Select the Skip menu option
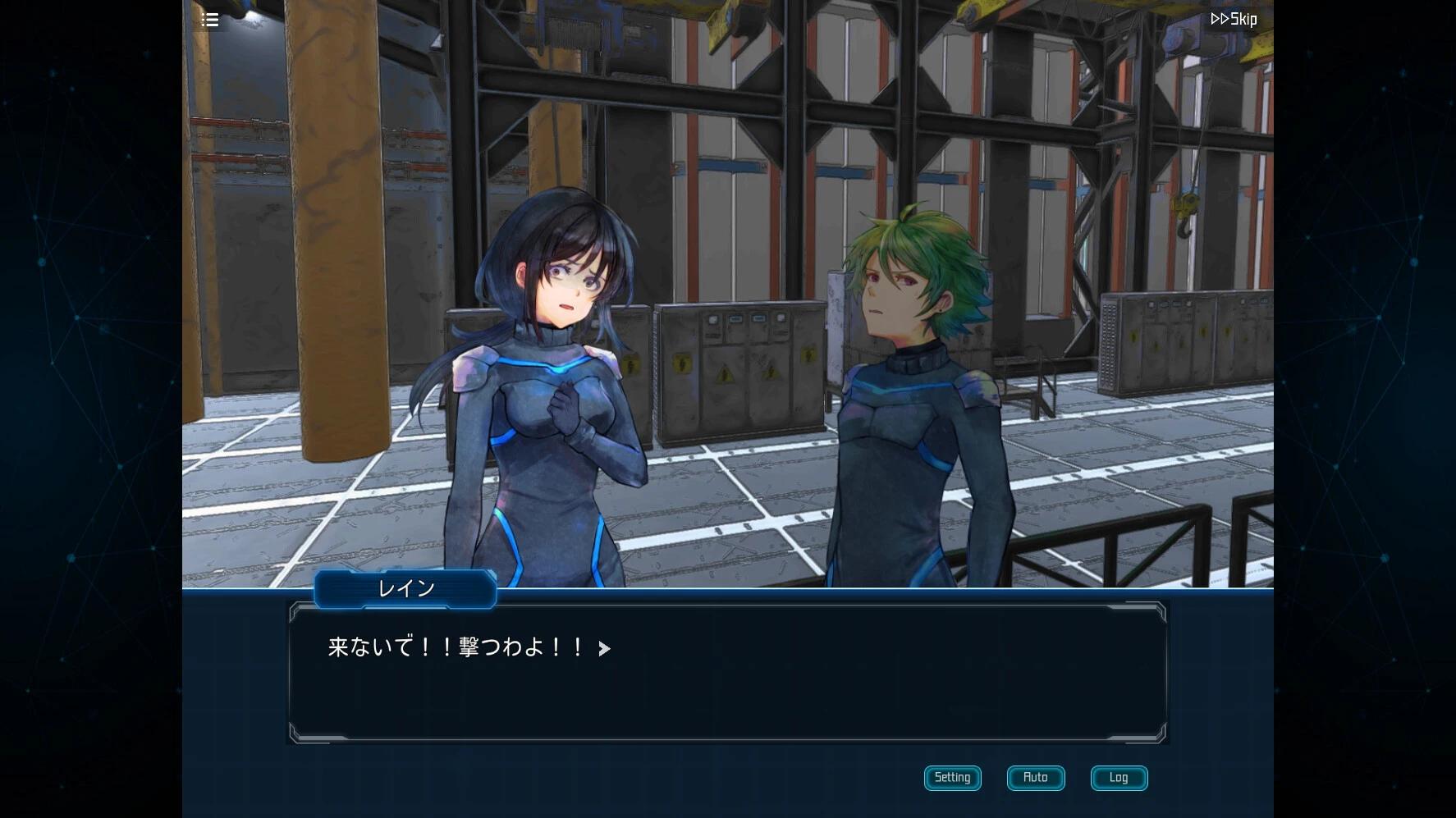This screenshot has height=818, width=1456. 1233,18
